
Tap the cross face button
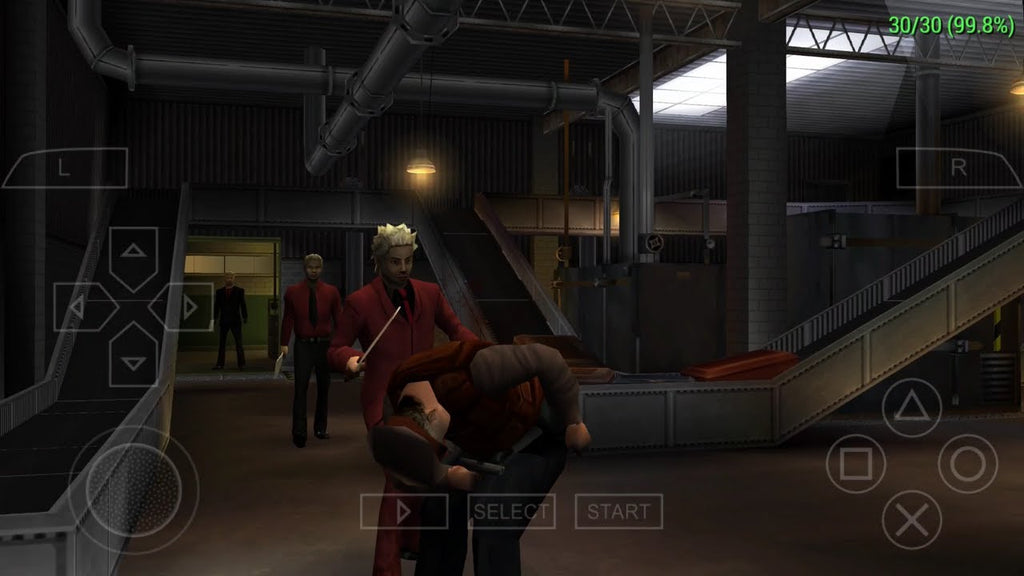point(911,520)
